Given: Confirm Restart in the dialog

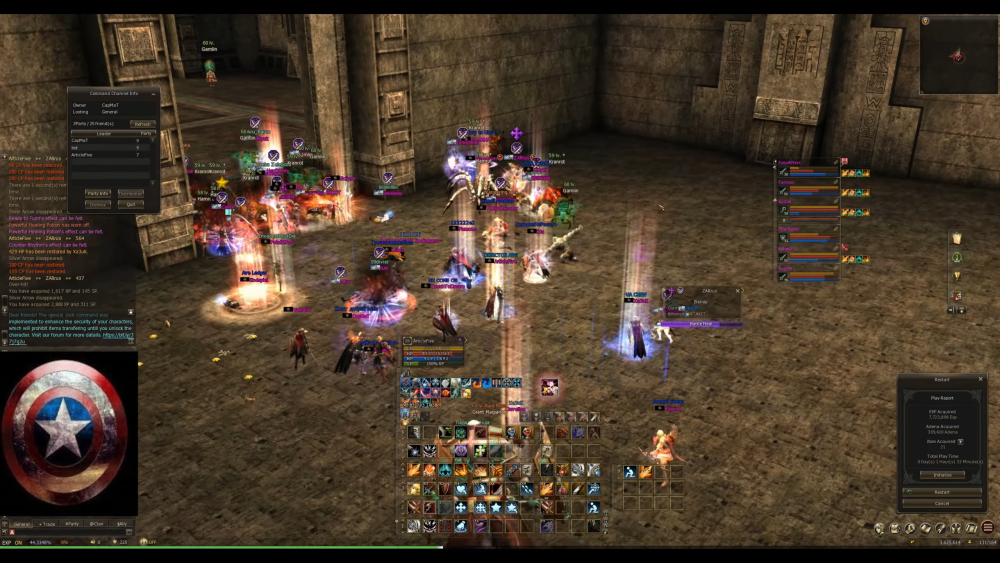Looking at the screenshot, I should pyautogui.click(x=941, y=492).
